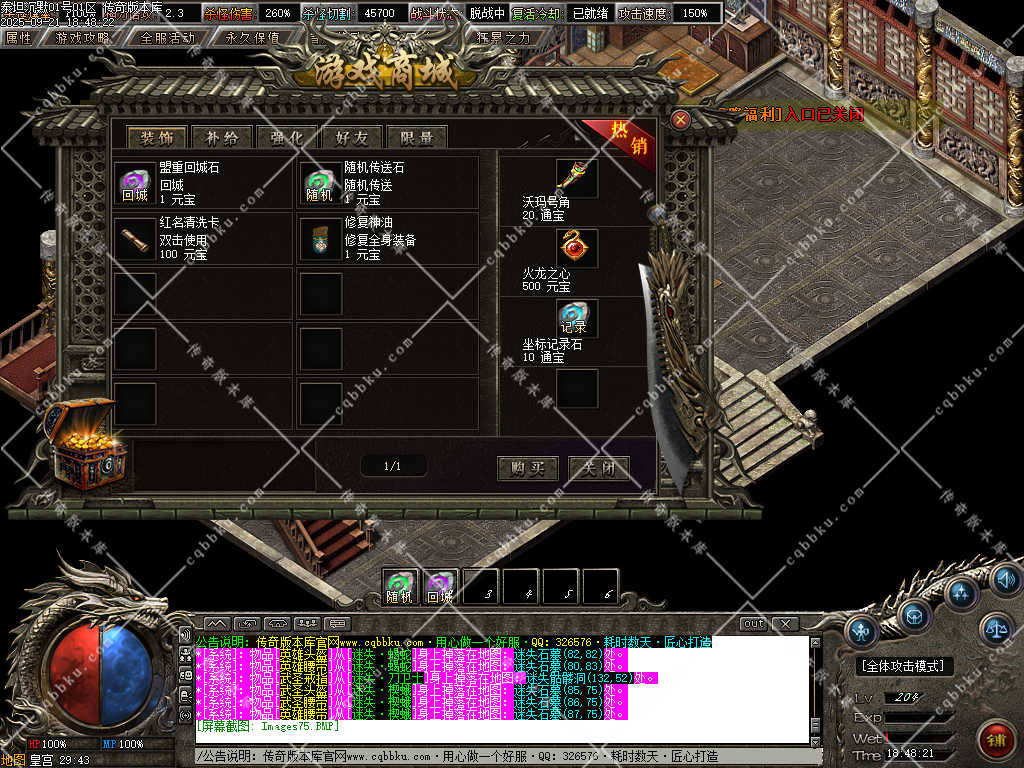Switch to the 好友 tab
Image resolution: width=1024 pixels, height=768 pixels.
351,138
